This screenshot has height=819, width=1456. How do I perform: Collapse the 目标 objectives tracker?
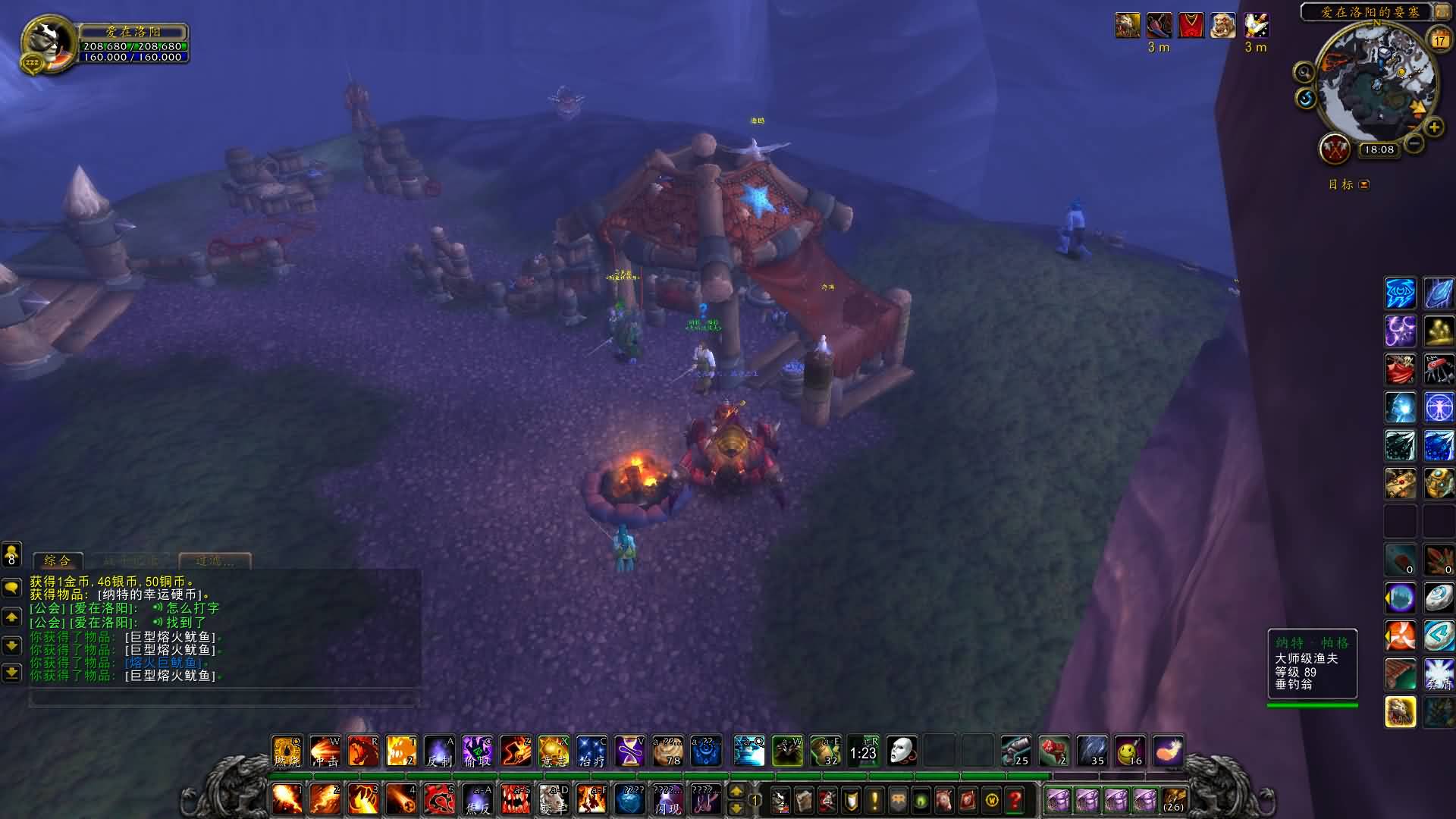[x=1364, y=184]
